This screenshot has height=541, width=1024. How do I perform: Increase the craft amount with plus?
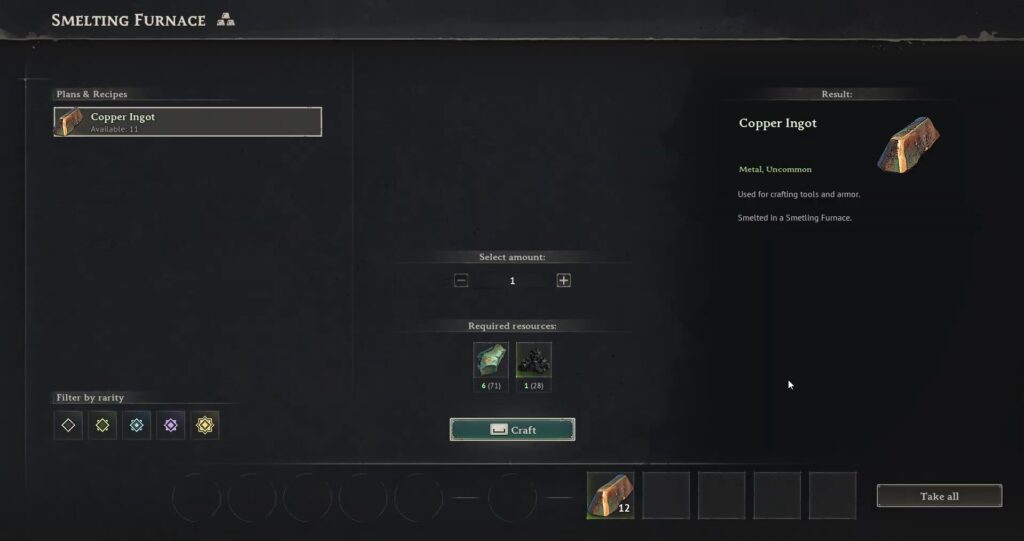tap(564, 281)
